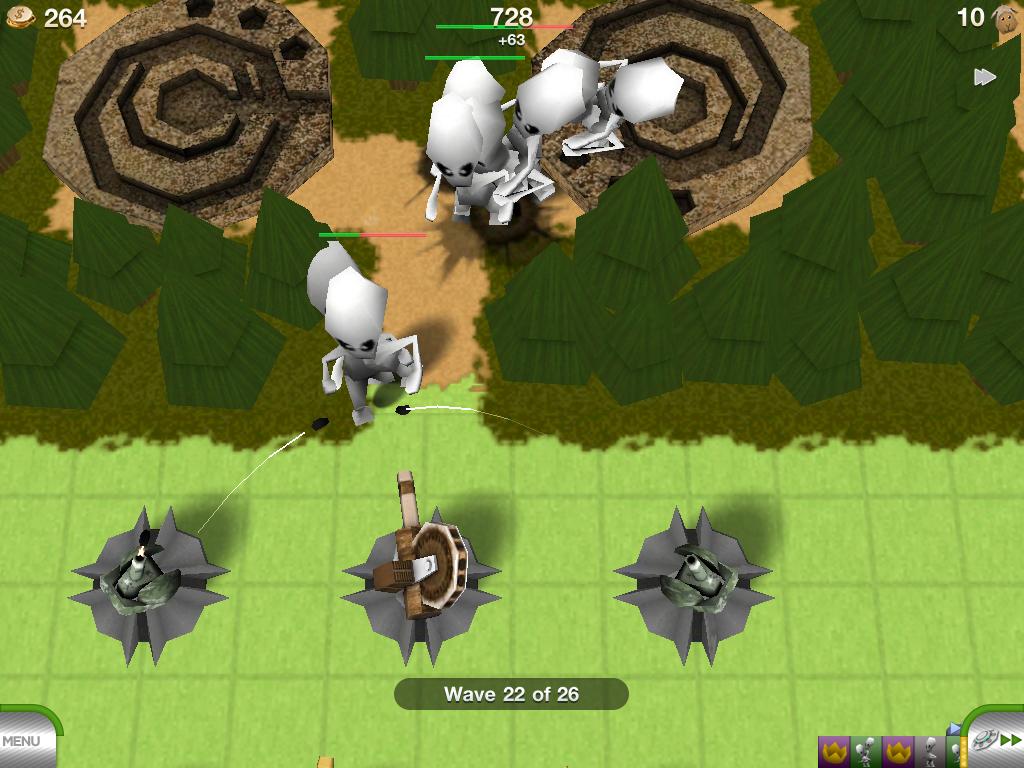Select the grey-background alien wave icon
The height and width of the screenshot is (768, 1024).
[x=932, y=750]
